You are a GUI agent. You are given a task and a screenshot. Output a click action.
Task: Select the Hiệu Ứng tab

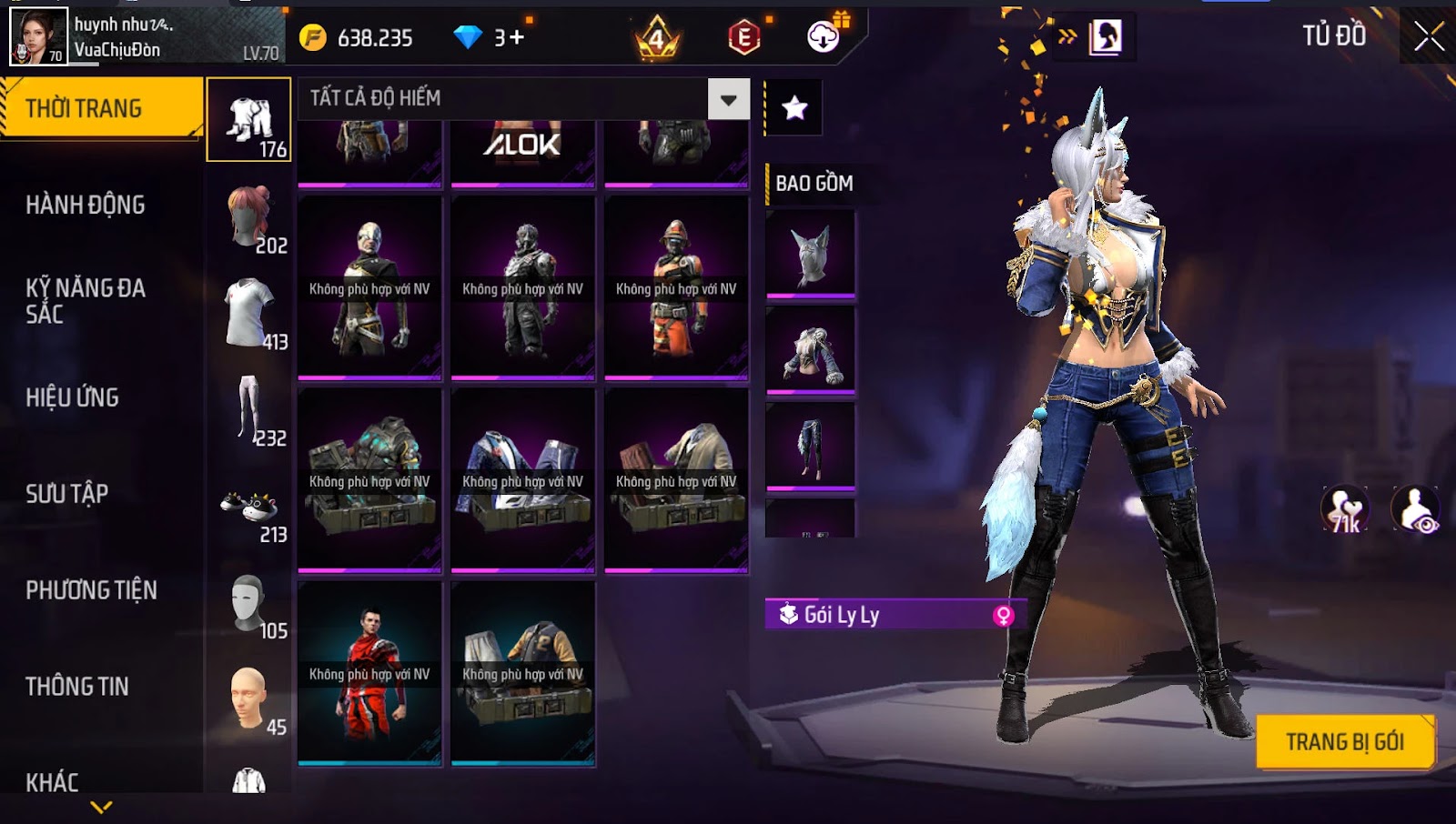(x=73, y=397)
